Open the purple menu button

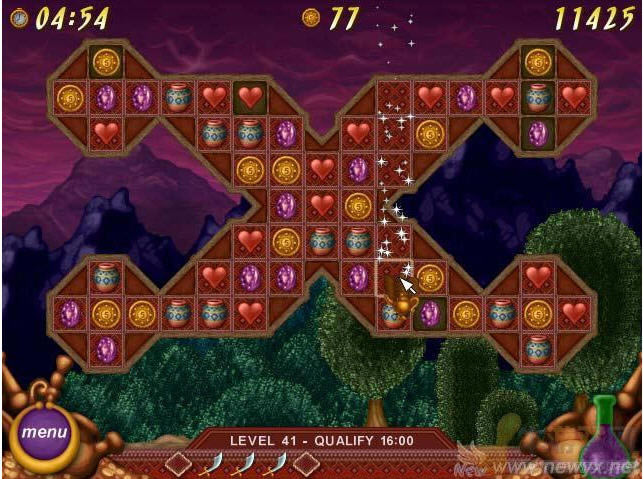(x=44, y=434)
